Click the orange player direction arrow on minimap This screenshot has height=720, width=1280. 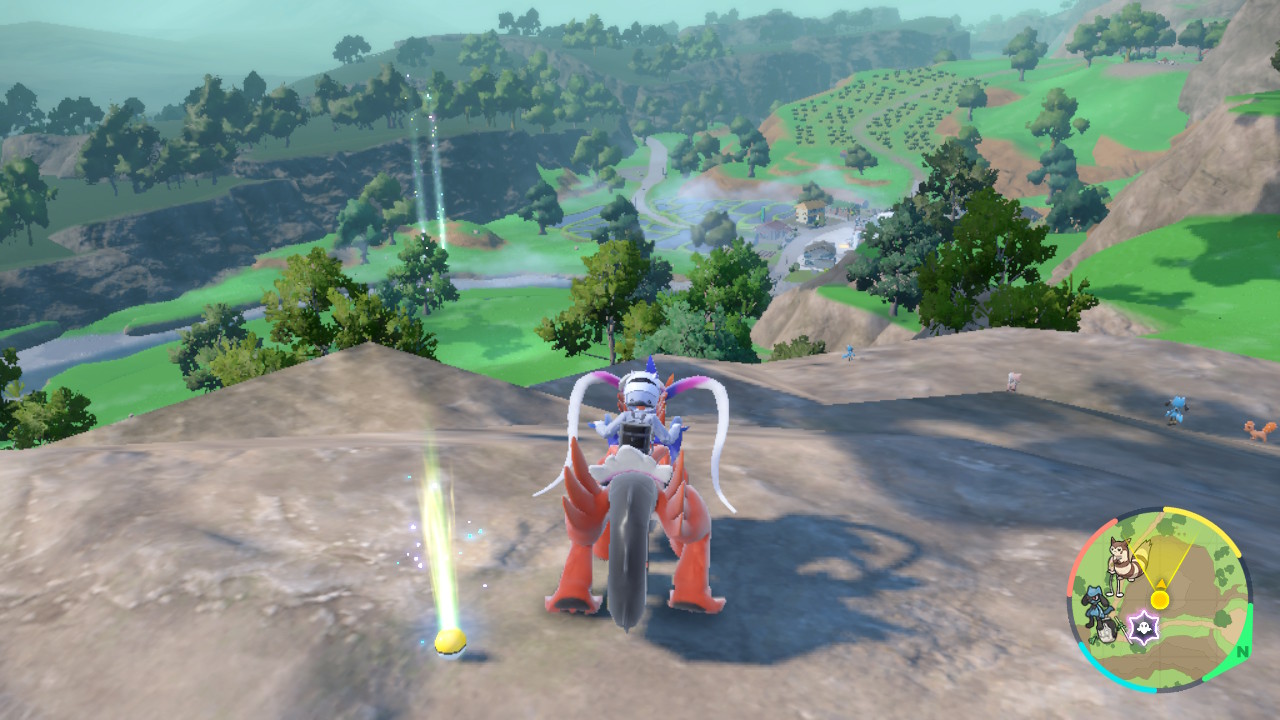pos(1160,583)
